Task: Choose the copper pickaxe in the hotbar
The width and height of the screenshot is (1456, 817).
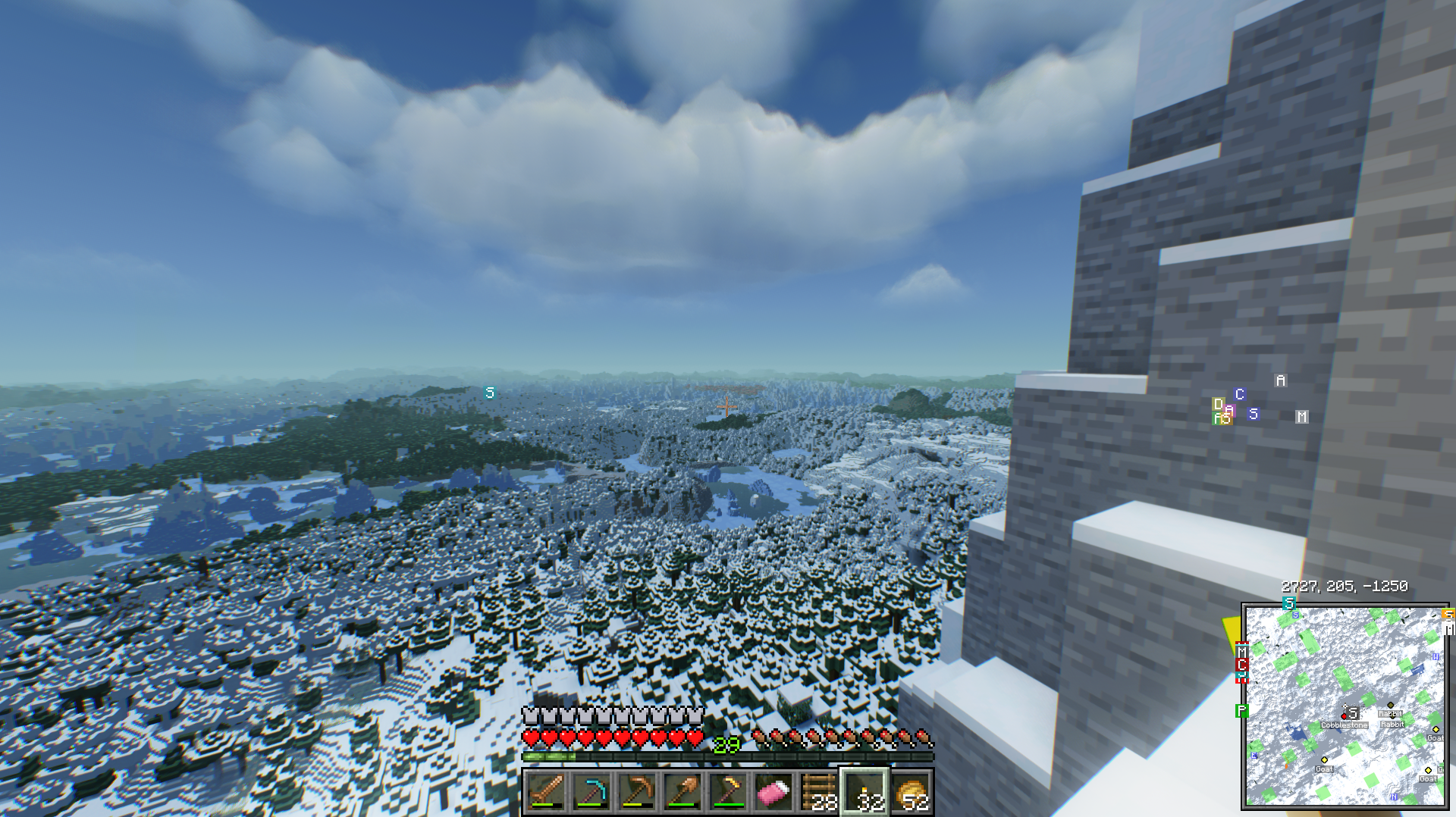Action: coord(637,792)
